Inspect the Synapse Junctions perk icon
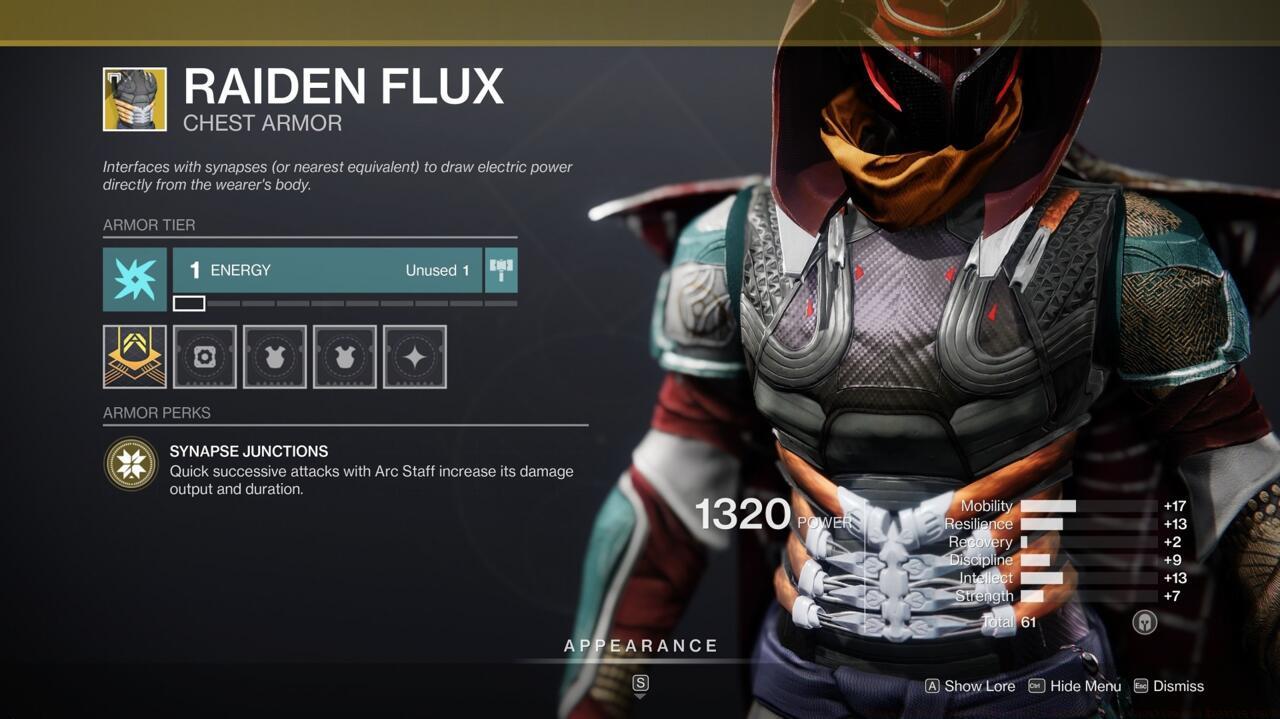This screenshot has width=1280, height=719. pyautogui.click(x=131, y=464)
